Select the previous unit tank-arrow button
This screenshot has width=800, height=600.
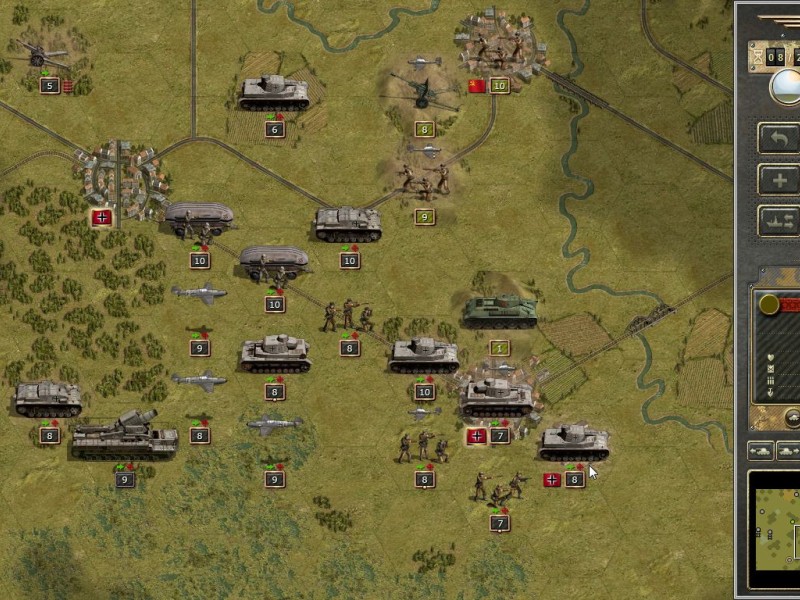pos(760,451)
